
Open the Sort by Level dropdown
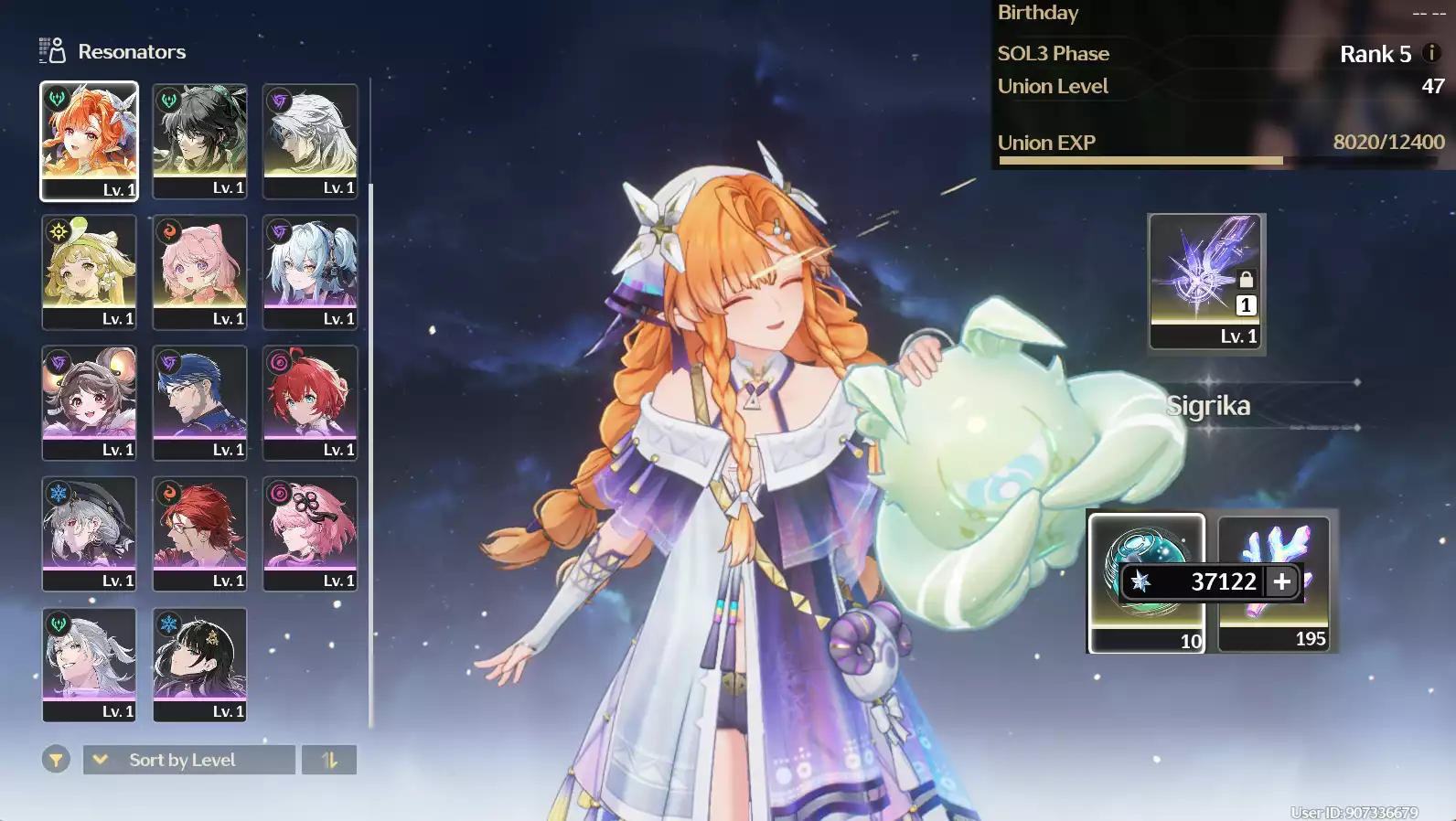(188, 760)
